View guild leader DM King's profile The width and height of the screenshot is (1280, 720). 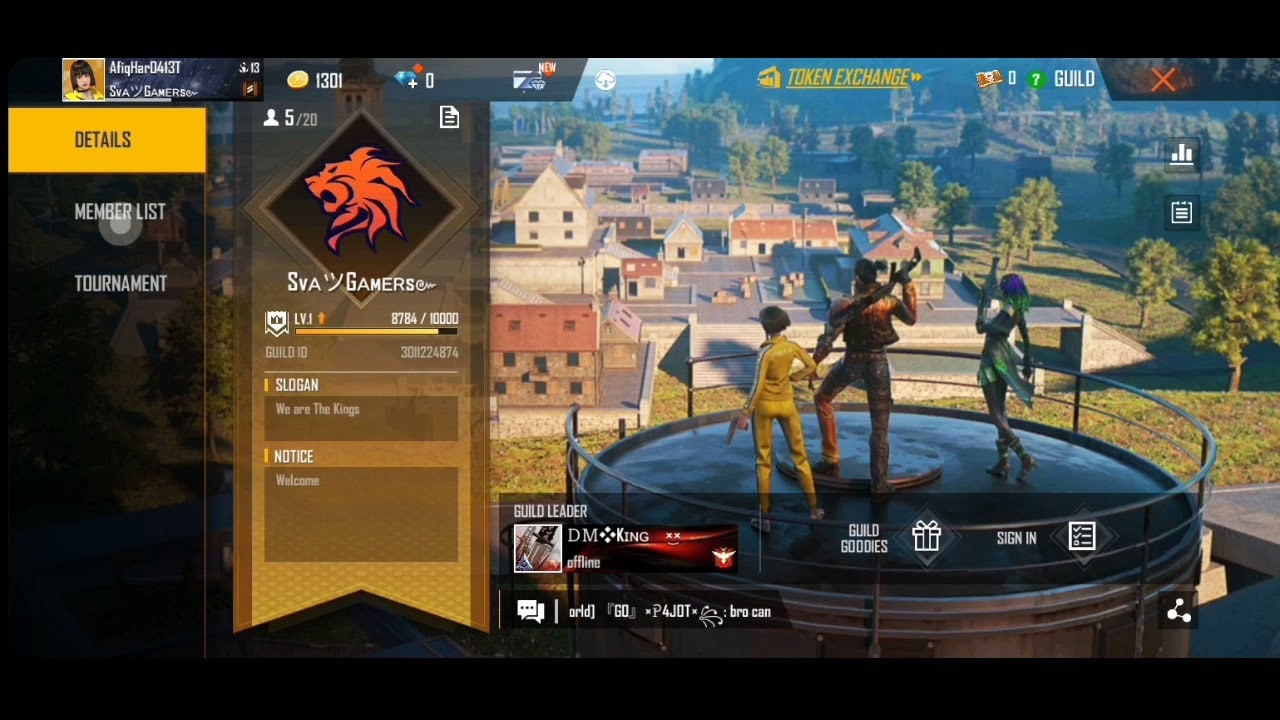[x=626, y=548]
